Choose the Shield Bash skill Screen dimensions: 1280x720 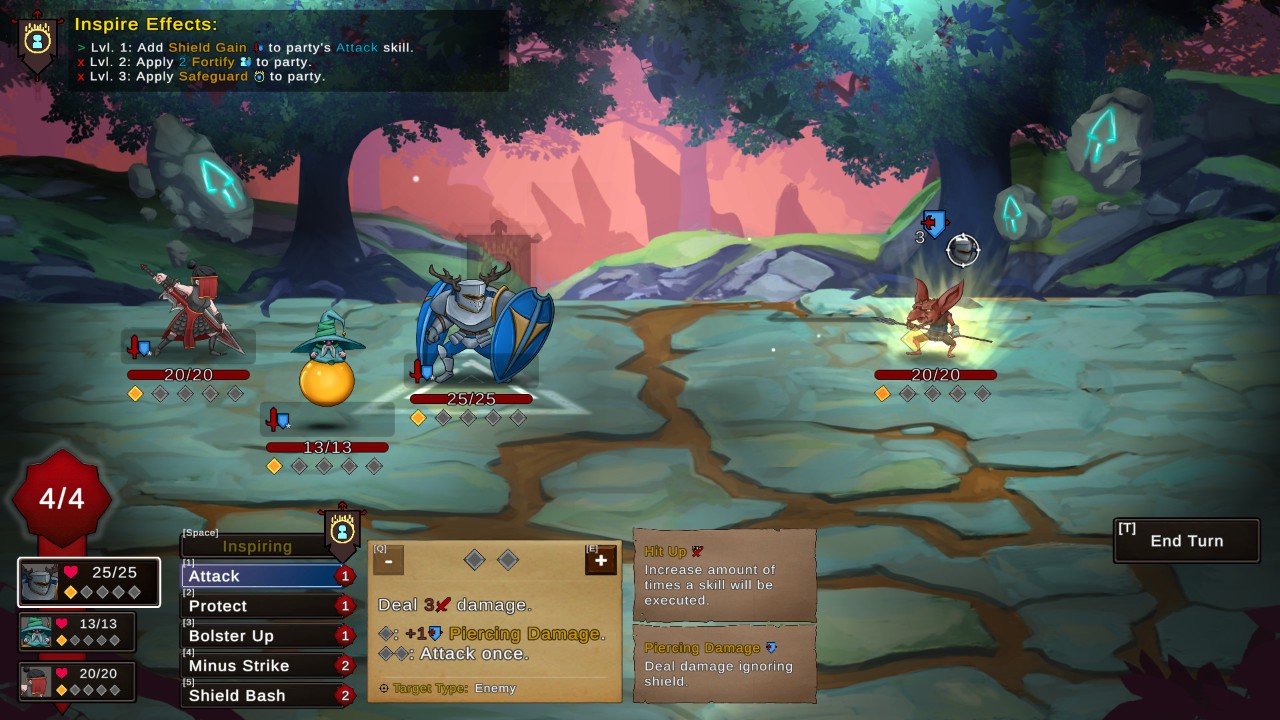point(262,696)
